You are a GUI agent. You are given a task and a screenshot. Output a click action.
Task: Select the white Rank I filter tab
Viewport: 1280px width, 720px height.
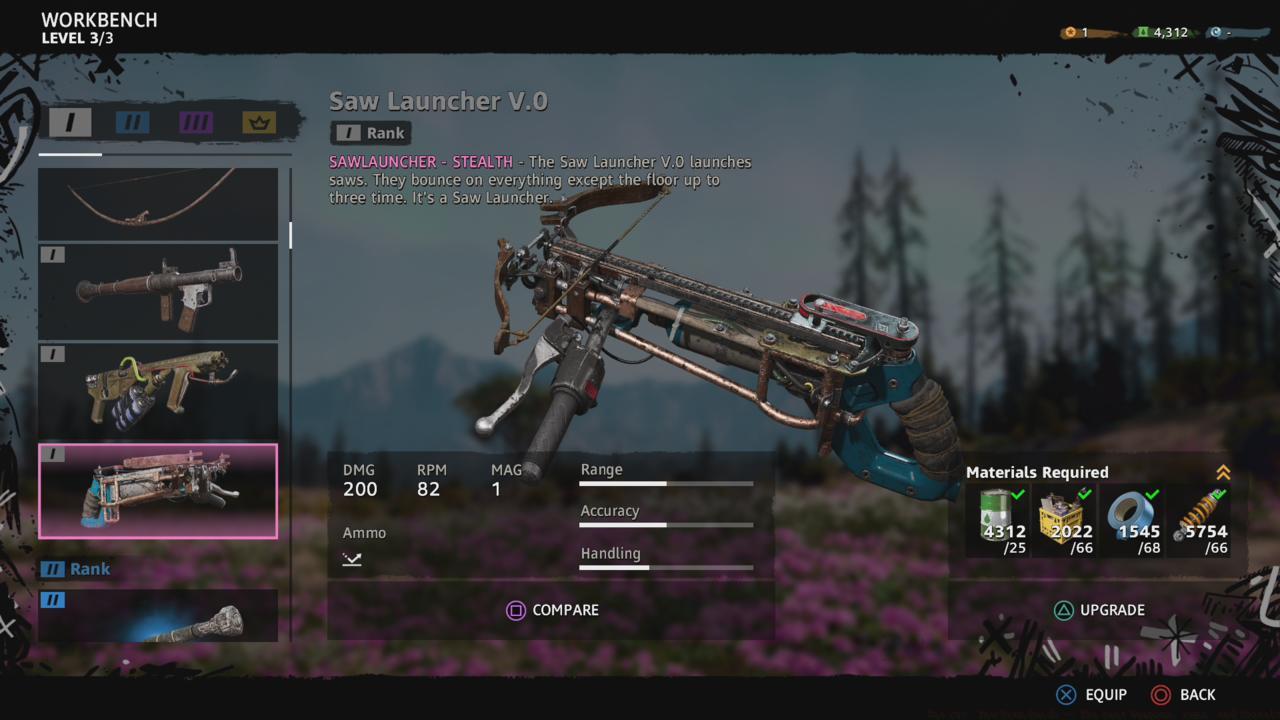point(70,124)
